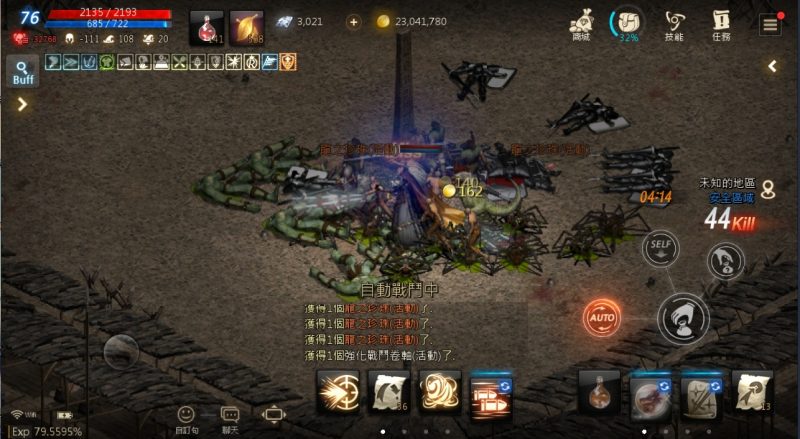Open the 商城 shop
The image size is (800, 439).
582,24
